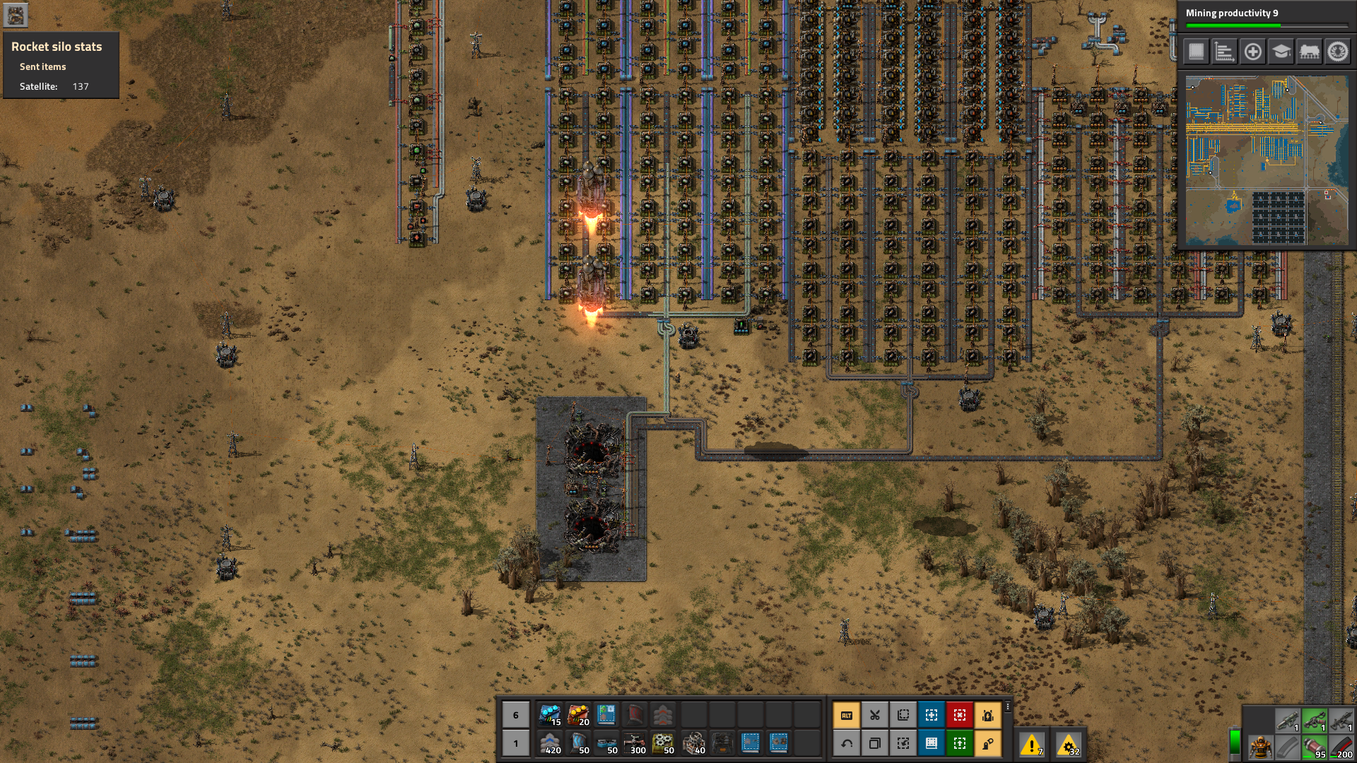Open the research graduation cap button
Image resolution: width=1357 pixels, height=763 pixels.
pos(1281,52)
